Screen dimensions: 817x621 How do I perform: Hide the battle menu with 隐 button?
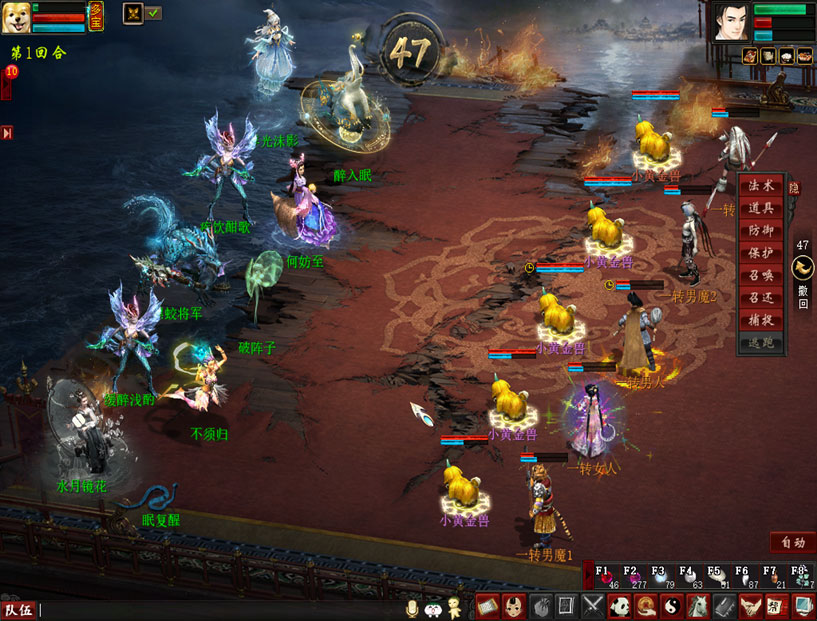[x=794, y=187]
